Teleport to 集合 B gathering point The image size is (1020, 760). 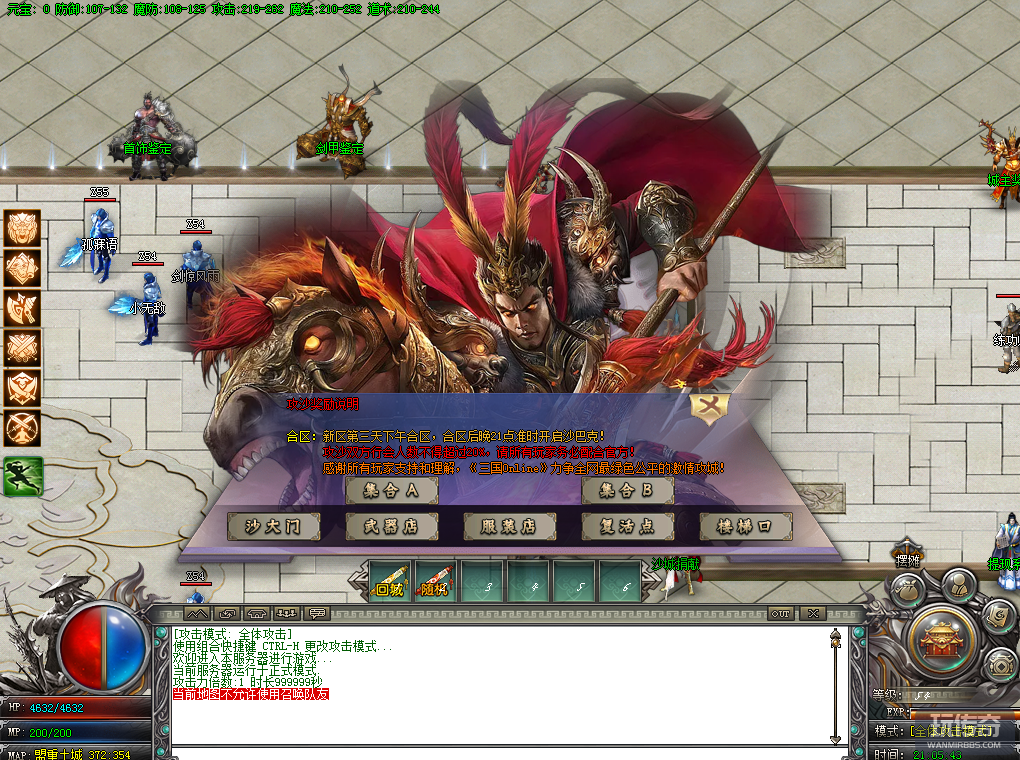[627, 491]
